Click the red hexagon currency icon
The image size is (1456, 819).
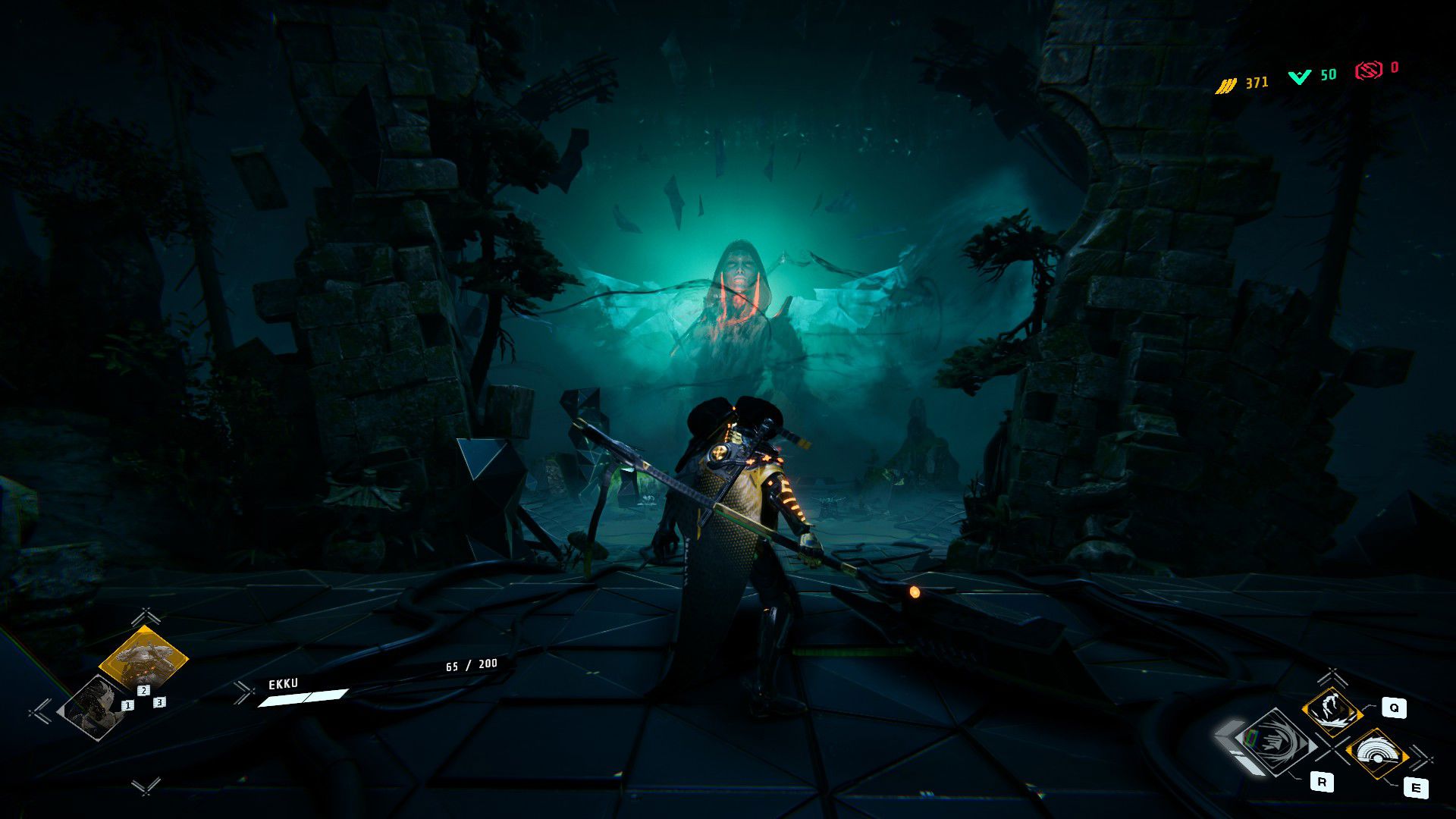[1369, 71]
